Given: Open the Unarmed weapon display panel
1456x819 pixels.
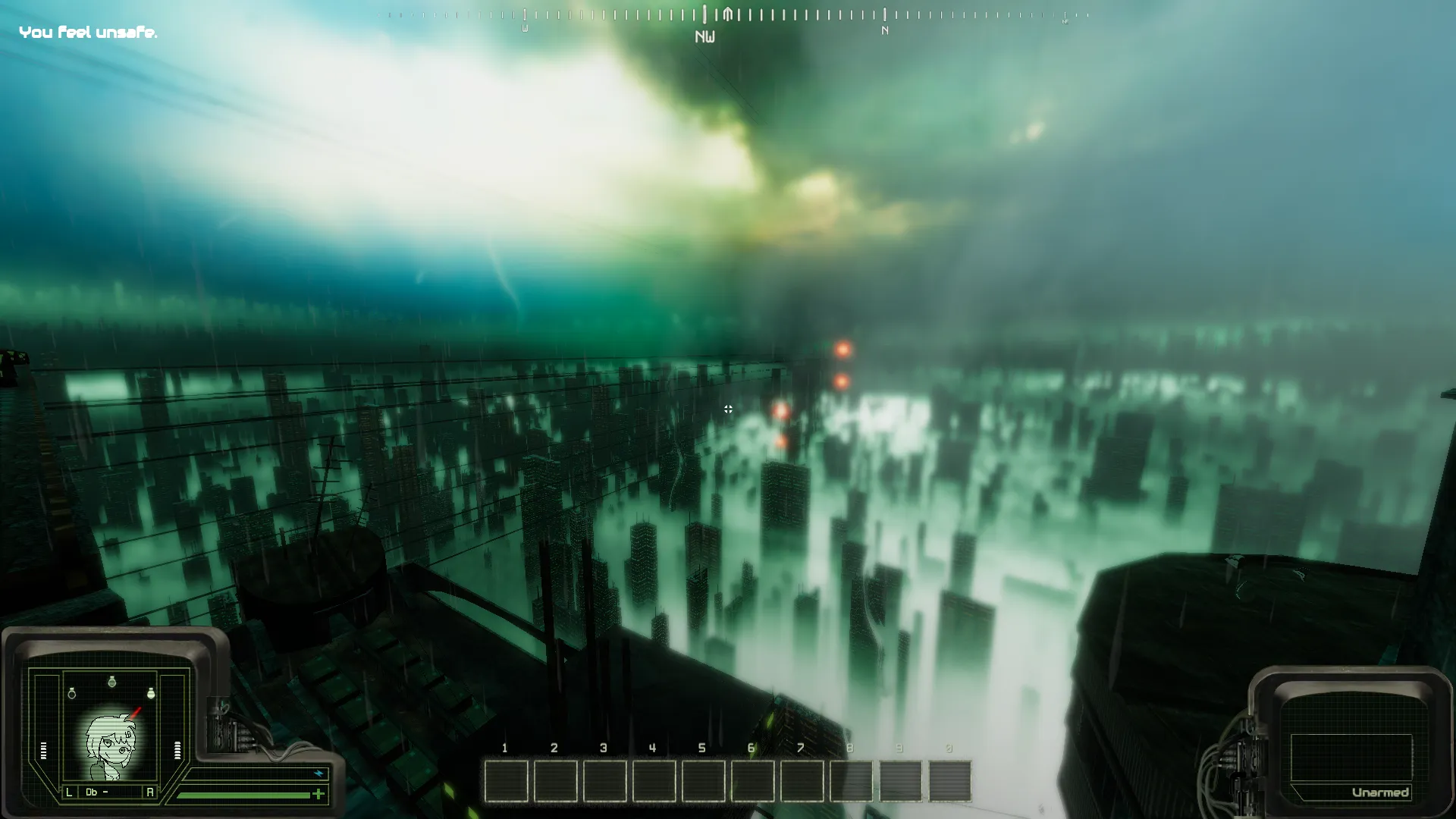Looking at the screenshot, I should point(1351,758).
